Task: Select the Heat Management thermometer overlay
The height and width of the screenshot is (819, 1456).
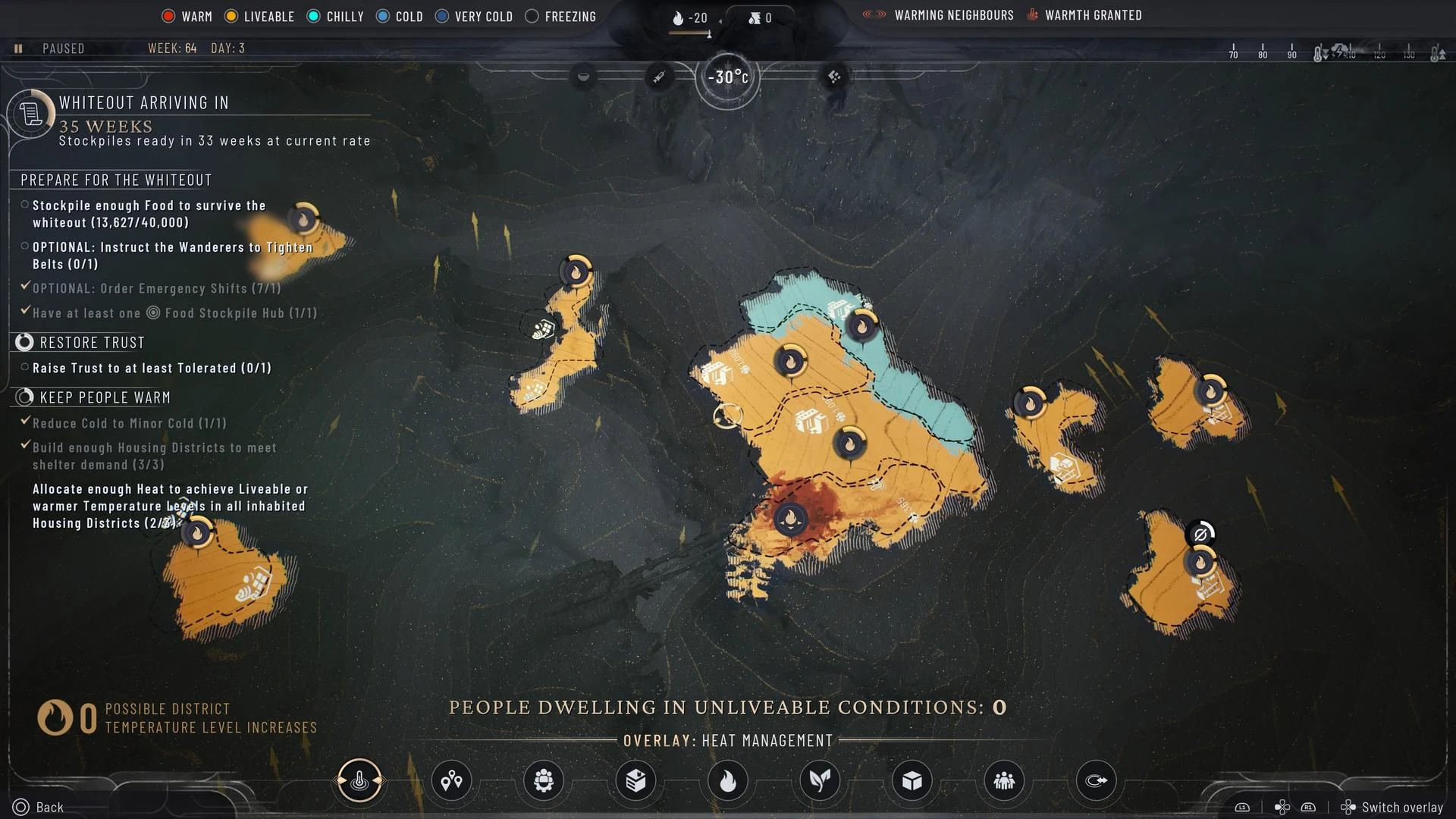Action: click(359, 780)
